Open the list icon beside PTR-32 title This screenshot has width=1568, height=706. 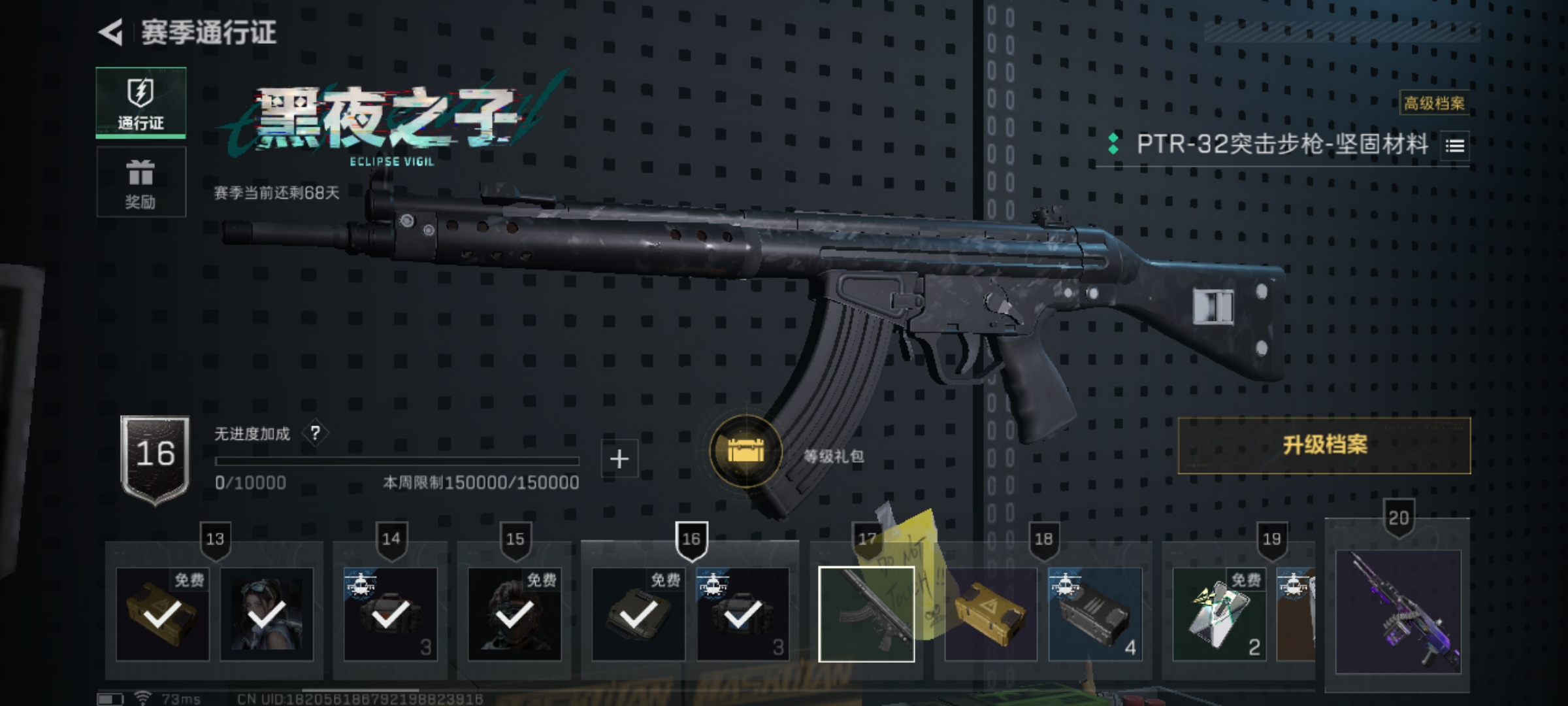click(x=1454, y=146)
